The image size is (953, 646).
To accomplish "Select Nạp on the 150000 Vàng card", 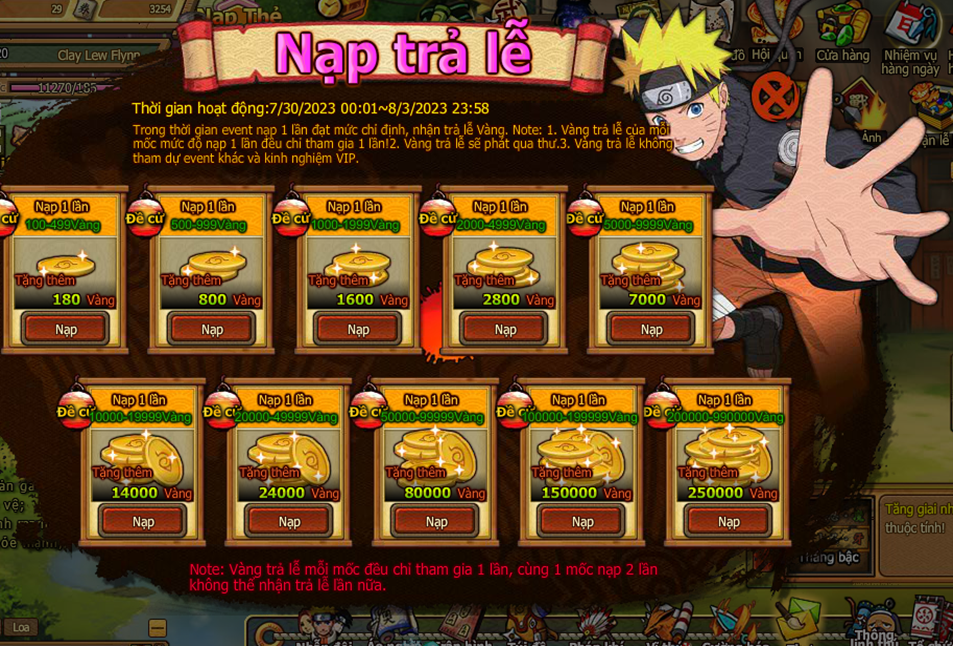I will (x=582, y=521).
